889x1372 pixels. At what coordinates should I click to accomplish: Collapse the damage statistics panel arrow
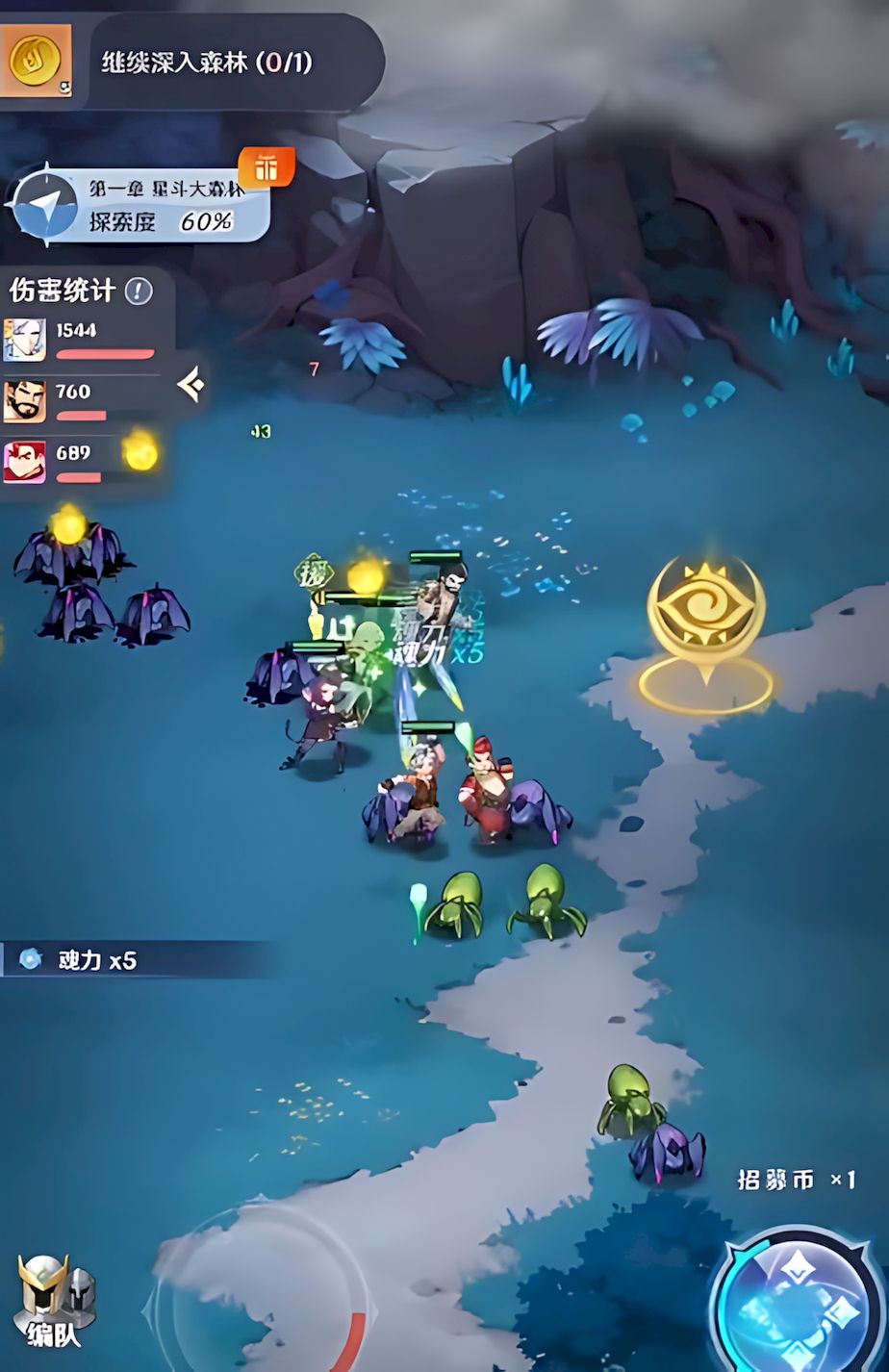click(190, 386)
